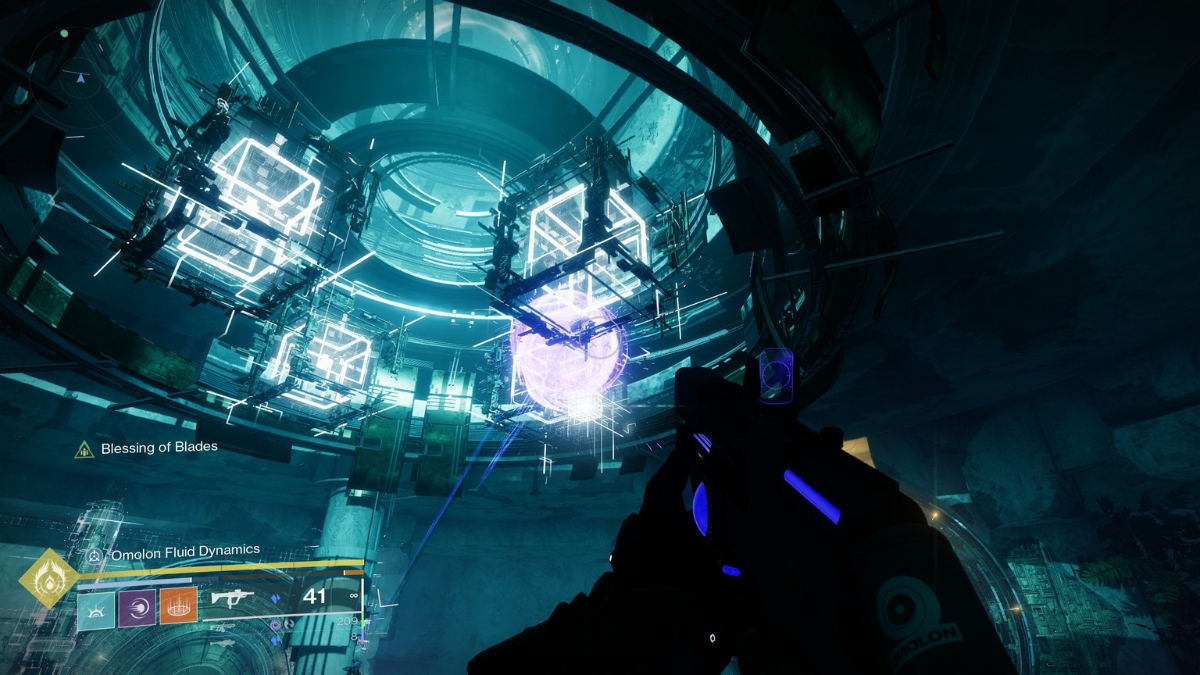Throw grenade via the orange ability icon
This screenshot has width=1200, height=675.
tap(179, 606)
